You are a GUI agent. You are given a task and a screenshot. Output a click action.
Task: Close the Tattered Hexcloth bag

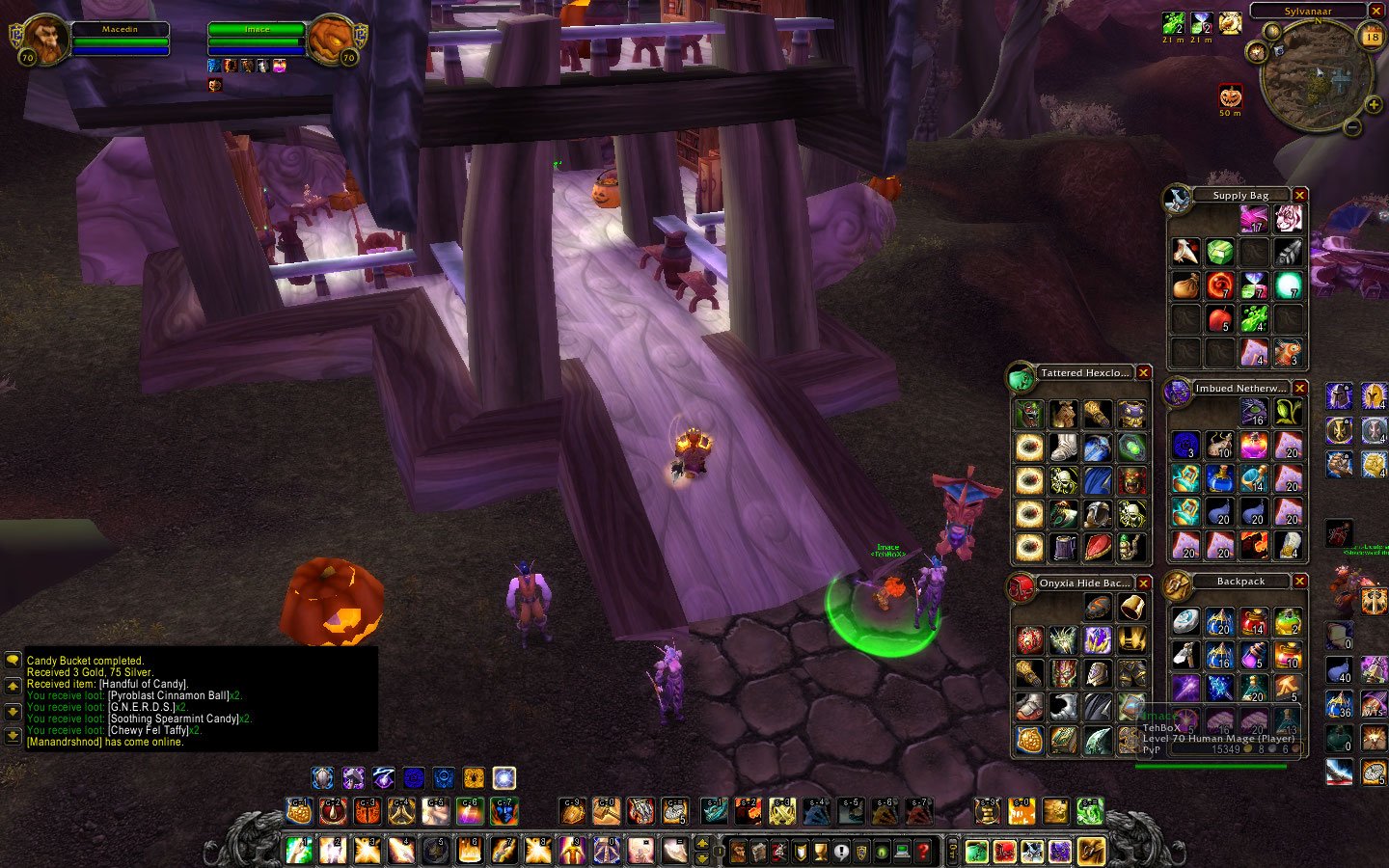pos(1143,372)
